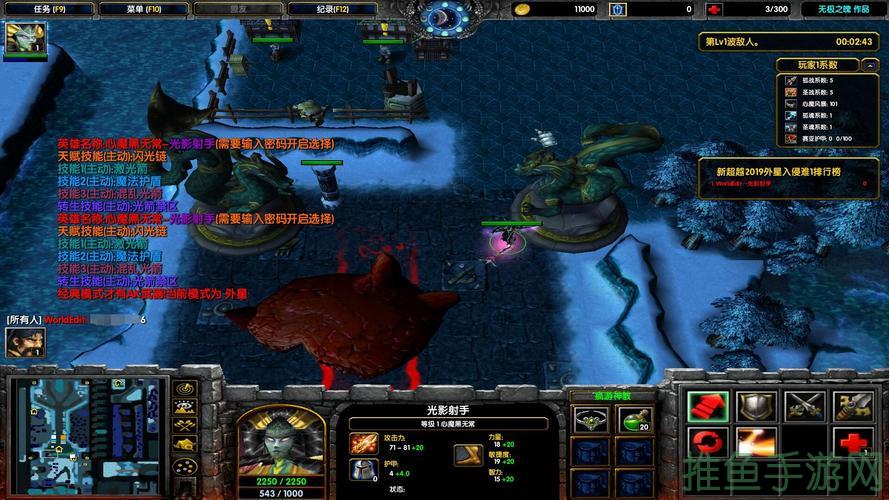Toggle the minimap terrain display button

pyautogui.click(x=184, y=407)
